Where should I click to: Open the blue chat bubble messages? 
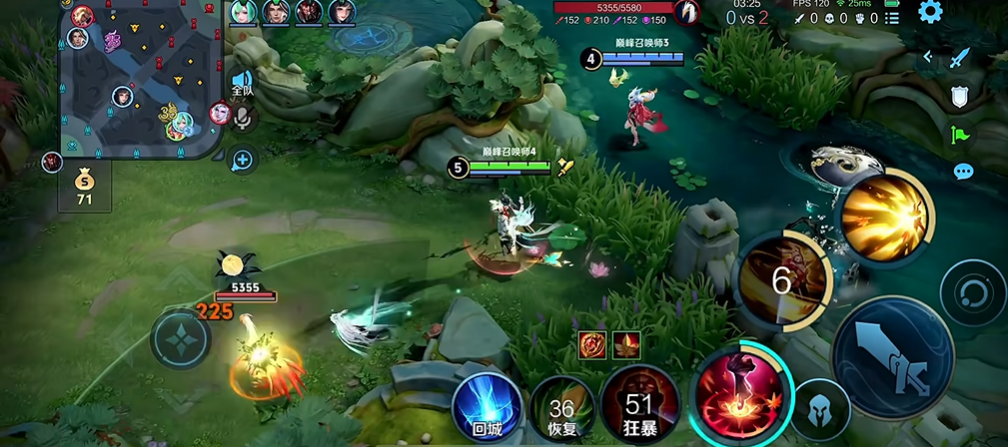(963, 171)
